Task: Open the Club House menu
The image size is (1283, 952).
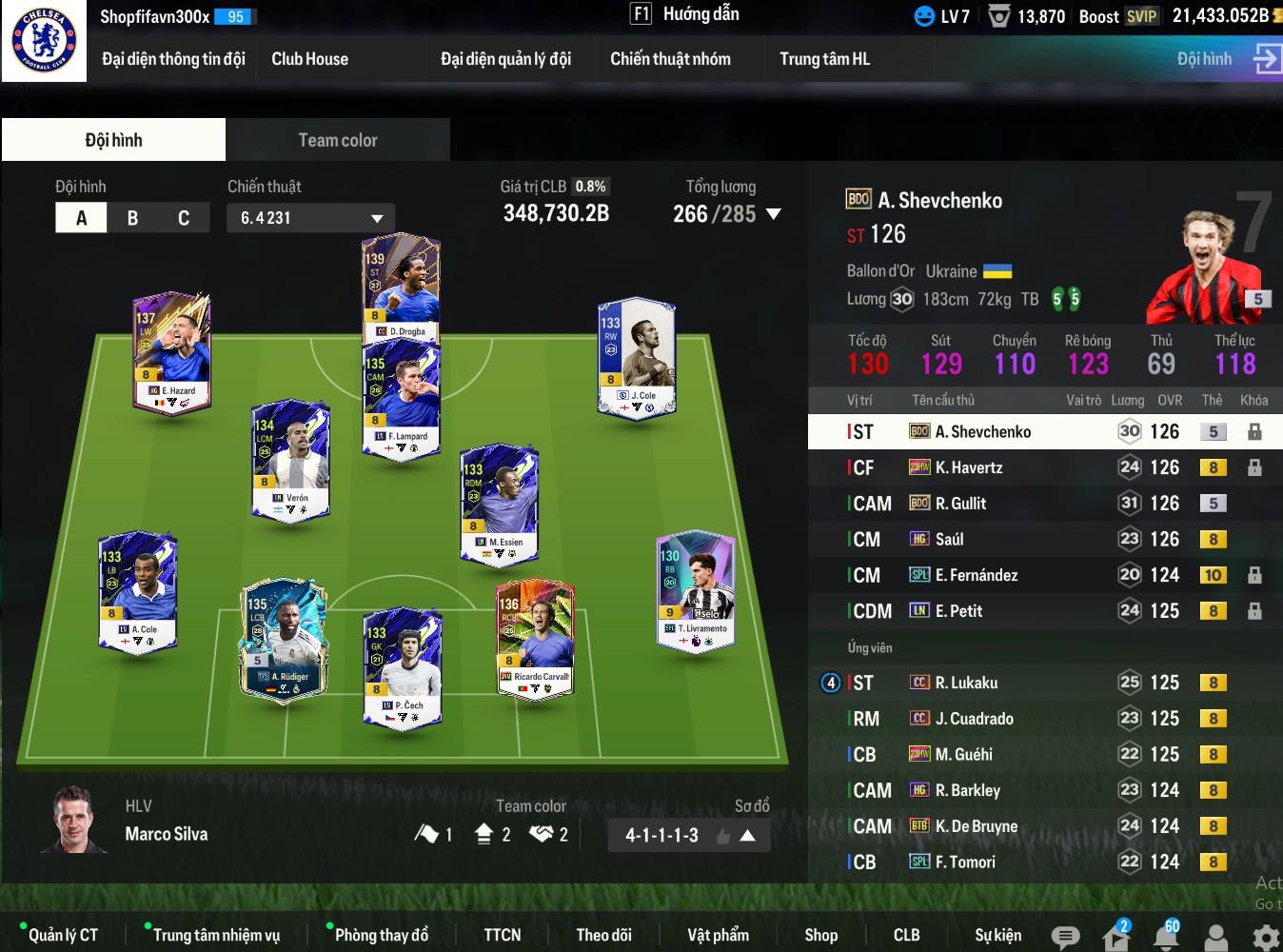Action: (309, 59)
